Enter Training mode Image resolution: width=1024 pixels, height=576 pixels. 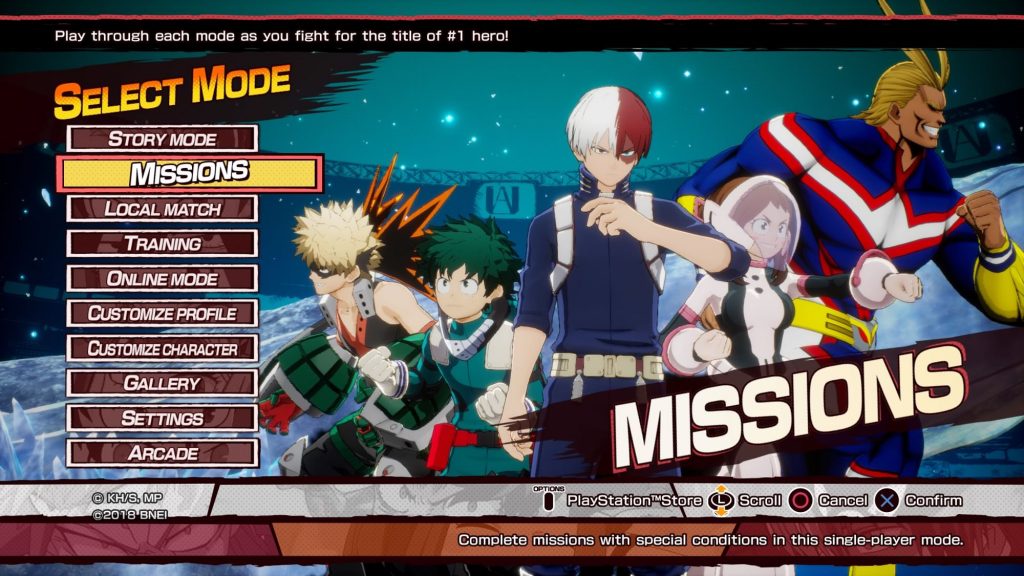[x=162, y=244]
